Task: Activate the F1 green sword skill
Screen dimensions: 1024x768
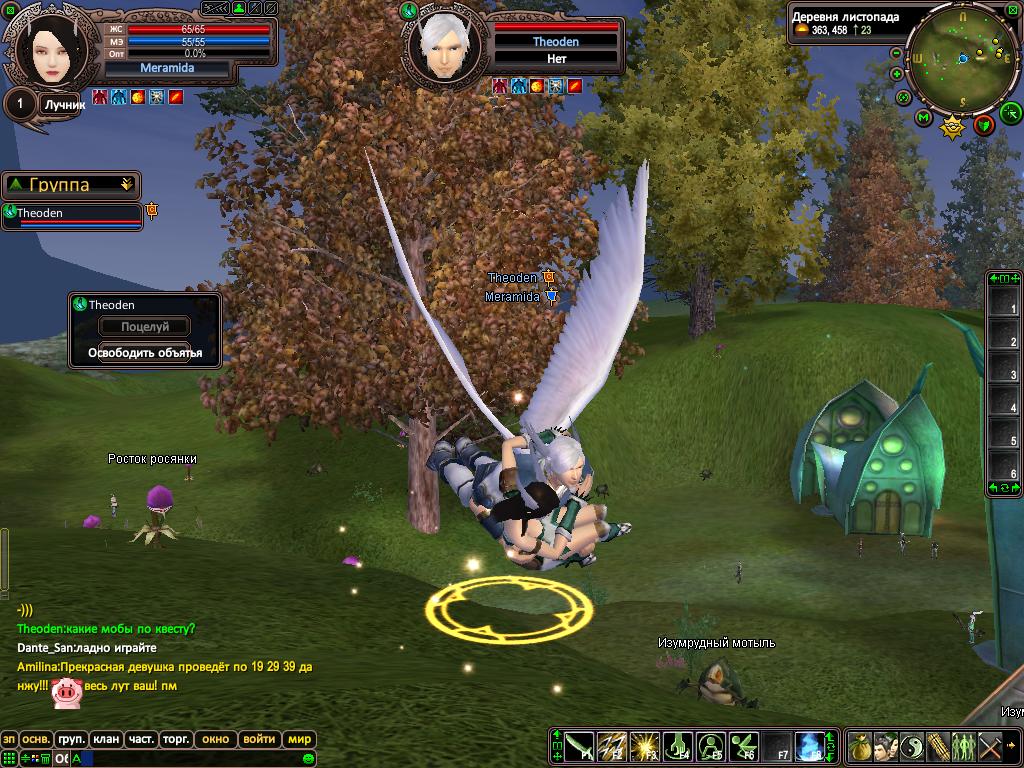Action: (580, 746)
